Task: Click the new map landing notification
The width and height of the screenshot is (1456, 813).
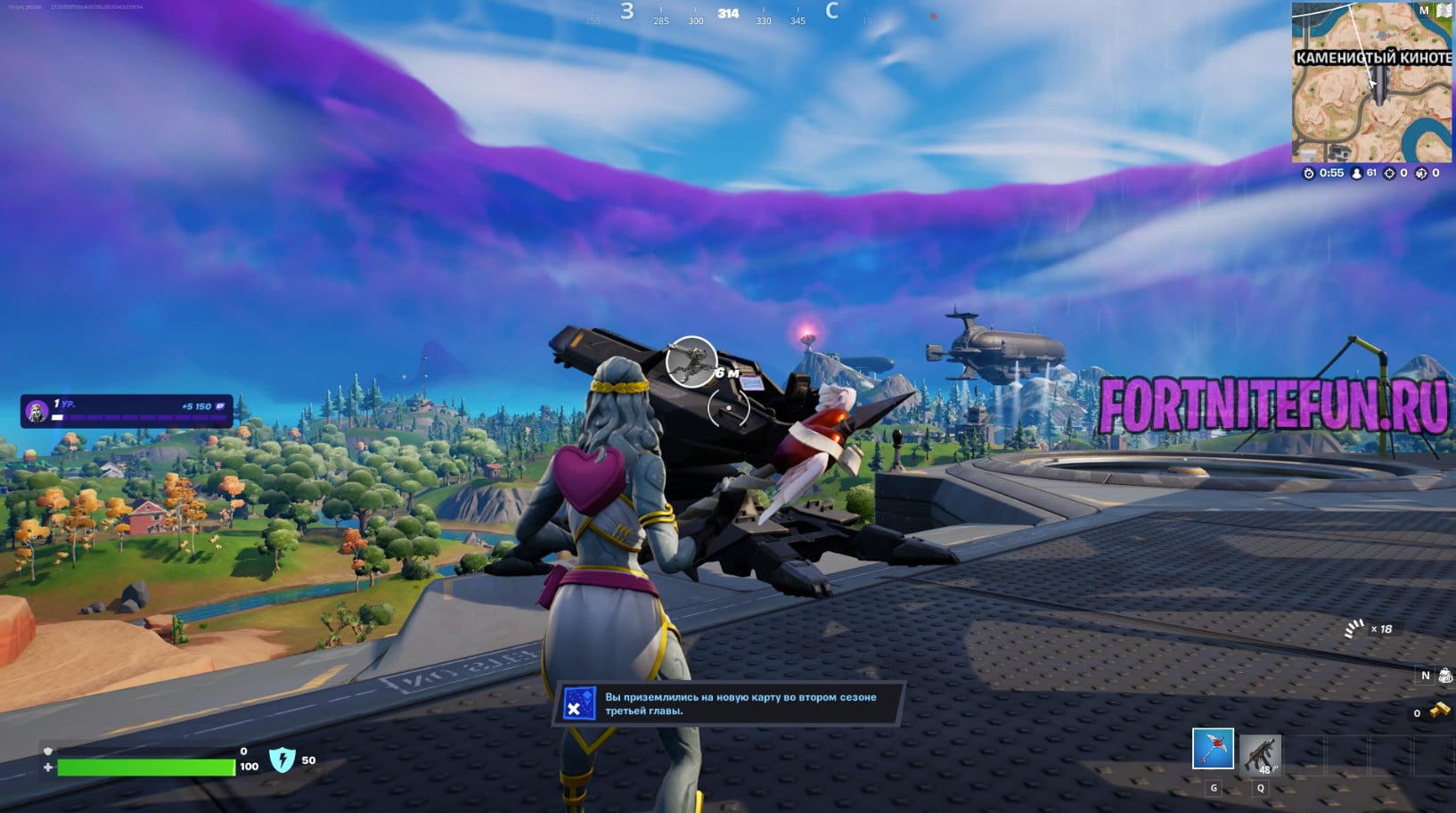Action: [x=729, y=704]
